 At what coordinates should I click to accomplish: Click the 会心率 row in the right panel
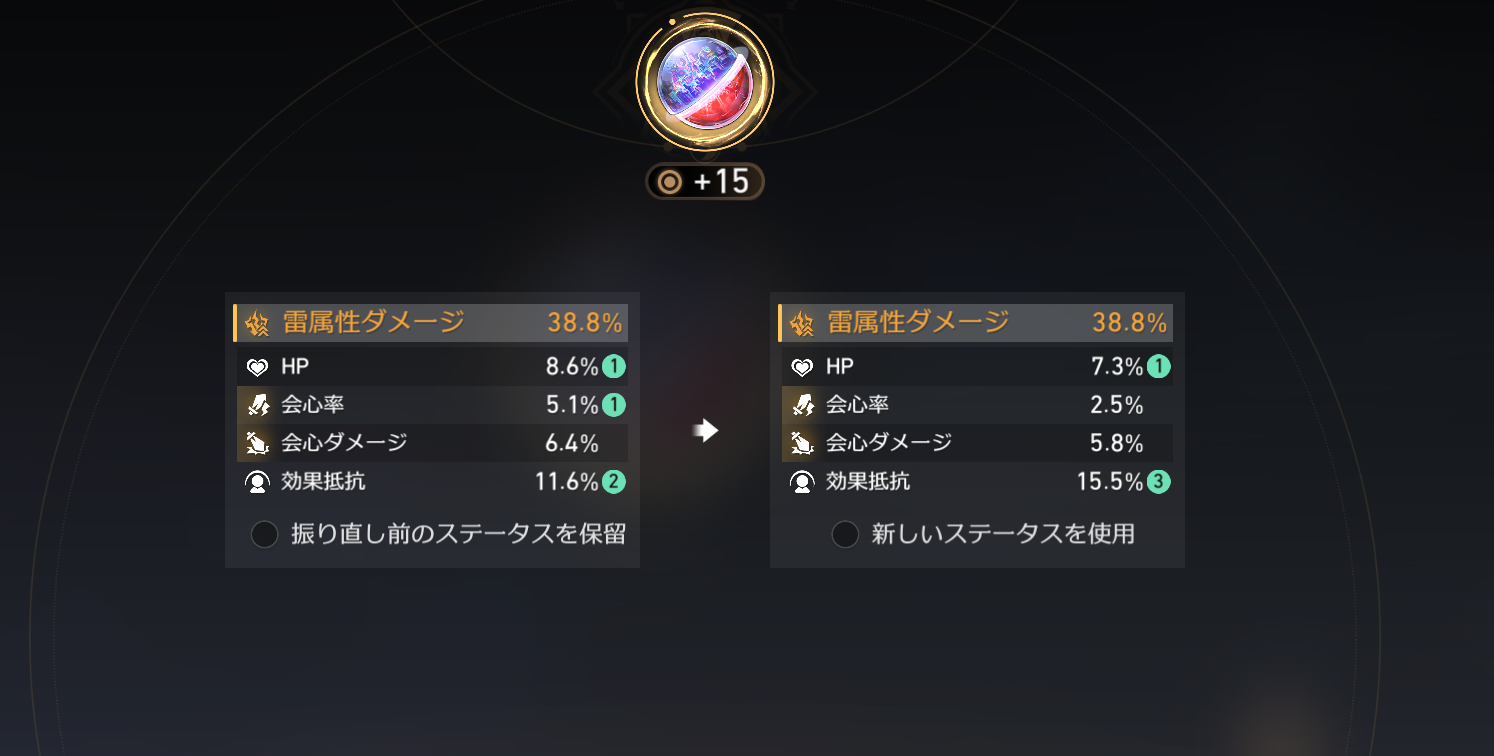(x=977, y=404)
